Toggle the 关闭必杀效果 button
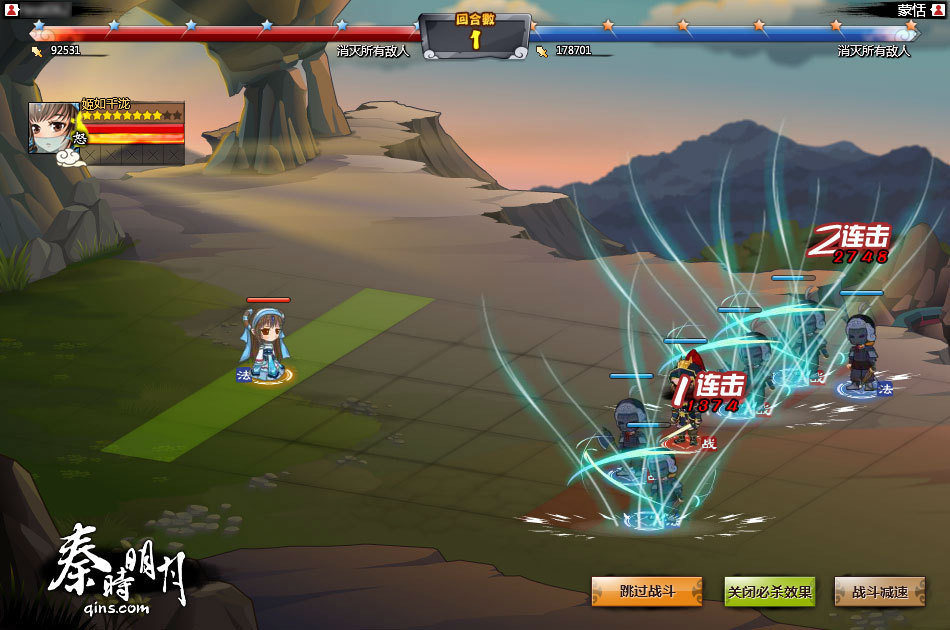Image resolution: width=950 pixels, height=630 pixels. (769, 592)
